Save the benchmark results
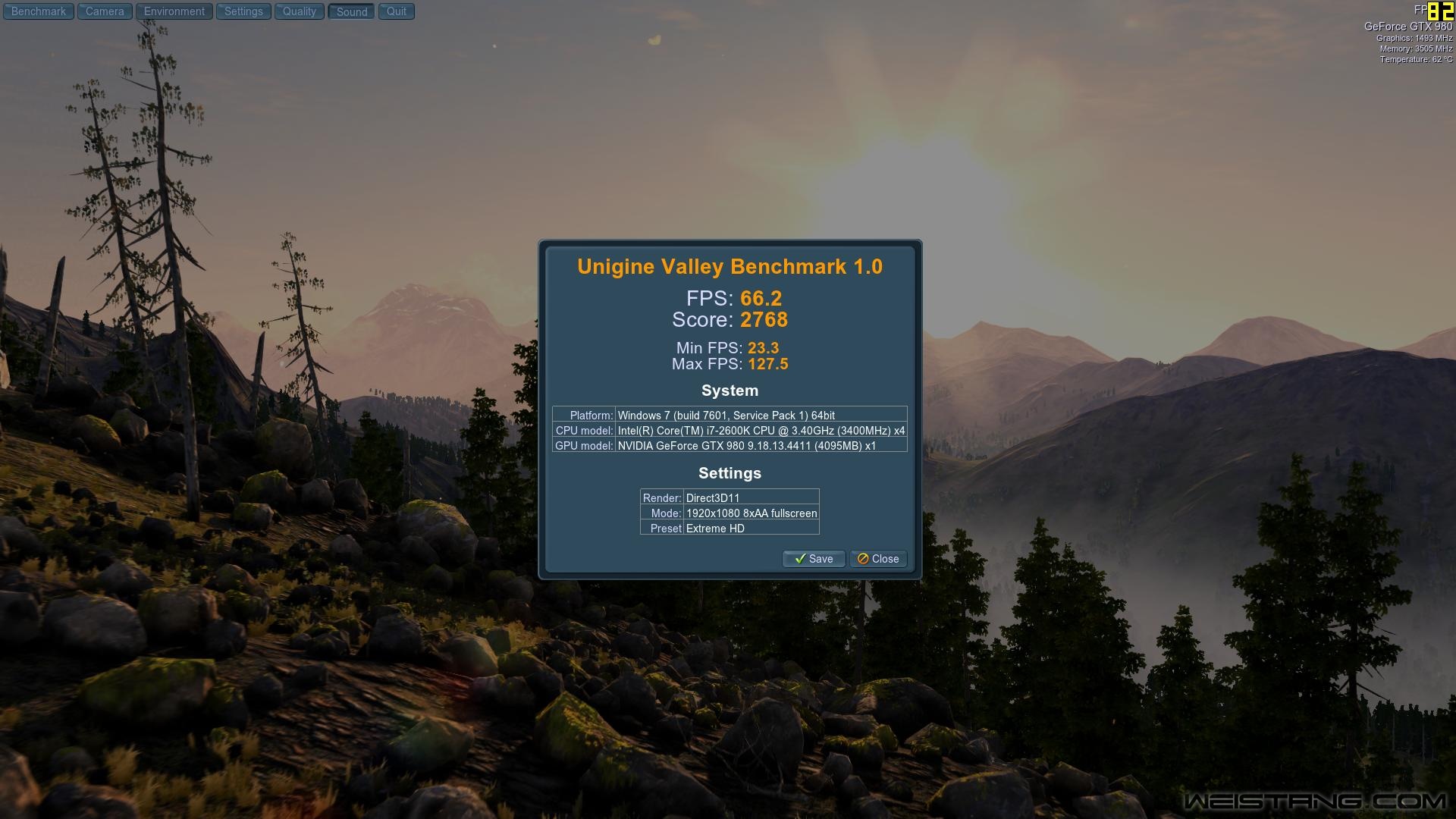 [813, 559]
